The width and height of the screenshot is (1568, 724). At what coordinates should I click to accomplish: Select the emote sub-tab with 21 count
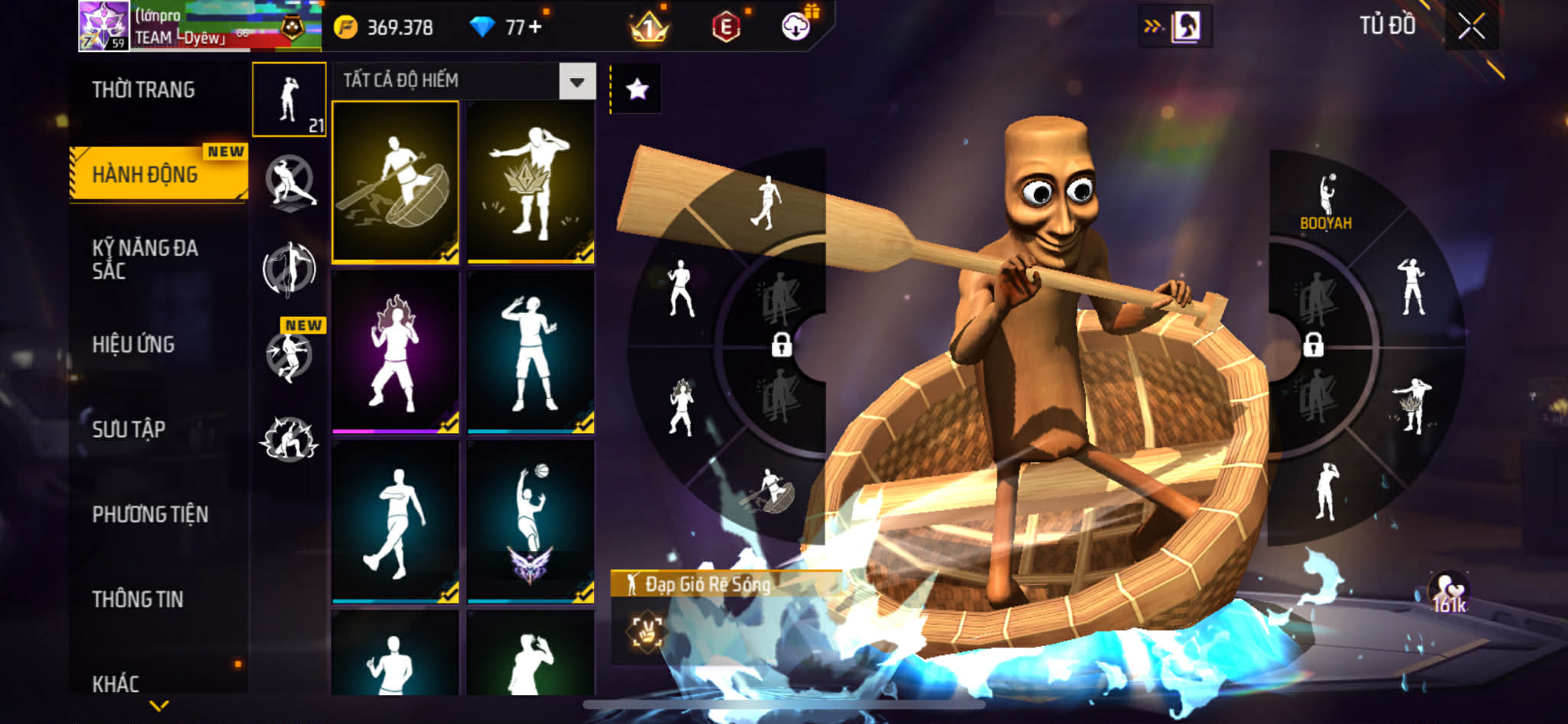click(x=289, y=99)
